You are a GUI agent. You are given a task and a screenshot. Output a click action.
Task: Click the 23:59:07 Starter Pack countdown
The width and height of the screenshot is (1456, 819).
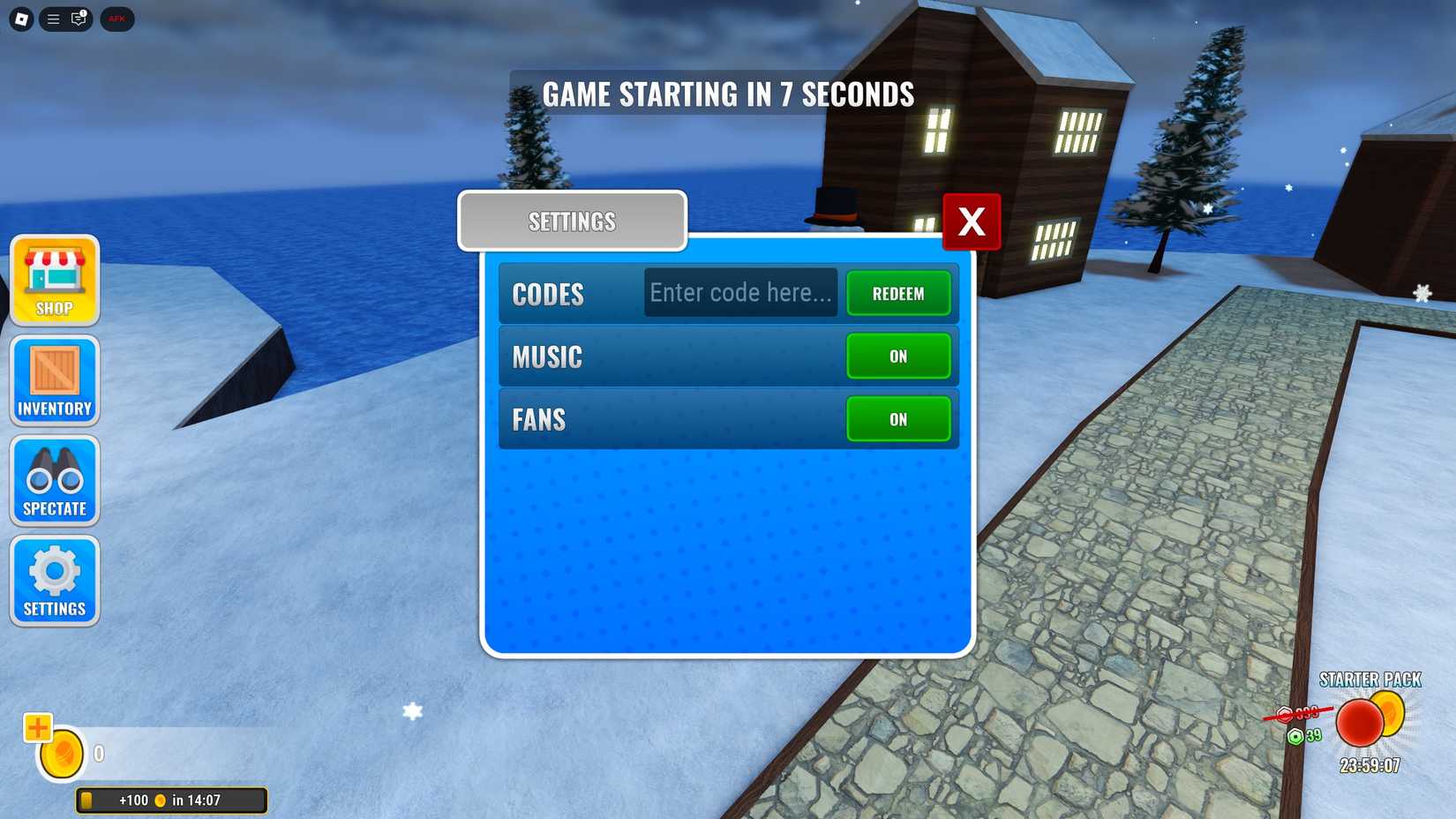pyautogui.click(x=1369, y=764)
